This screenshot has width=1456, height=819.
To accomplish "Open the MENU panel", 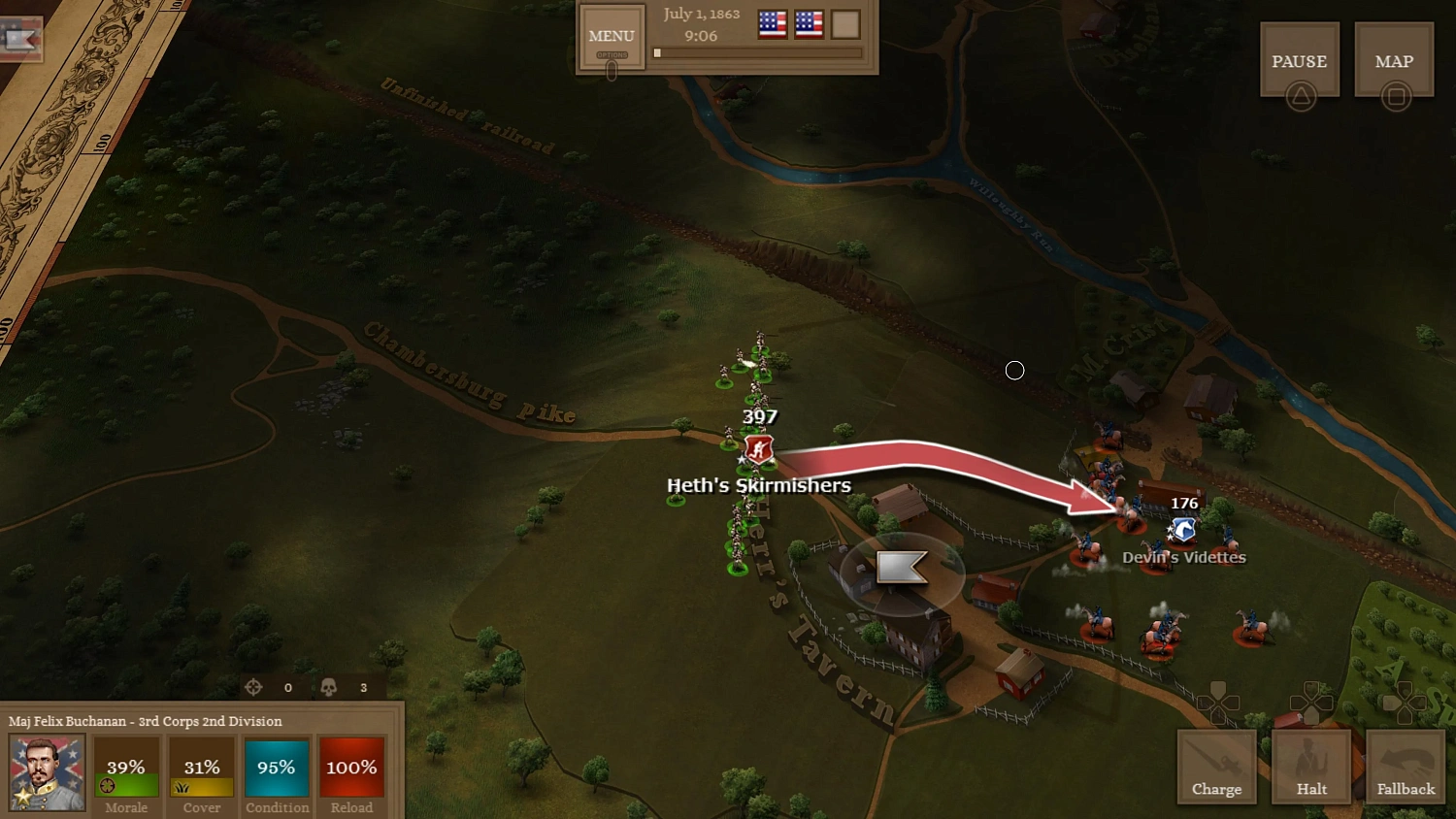I will click(x=611, y=35).
